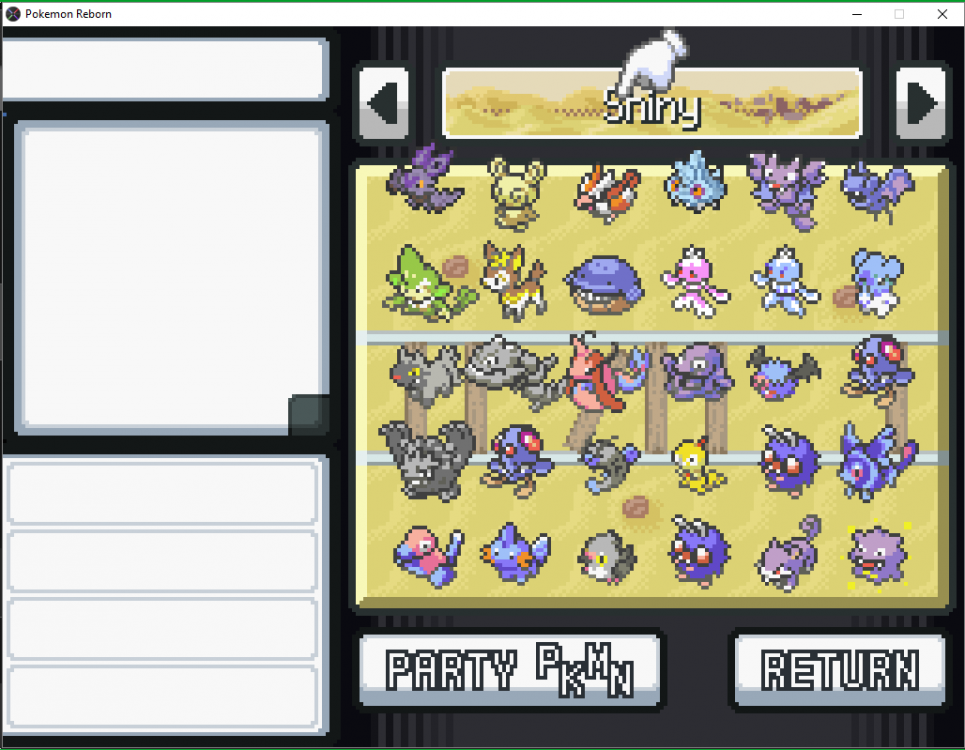The height and width of the screenshot is (750, 965).
Task: Close the Pokemon Reborn window
Action: tap(942, 14)
